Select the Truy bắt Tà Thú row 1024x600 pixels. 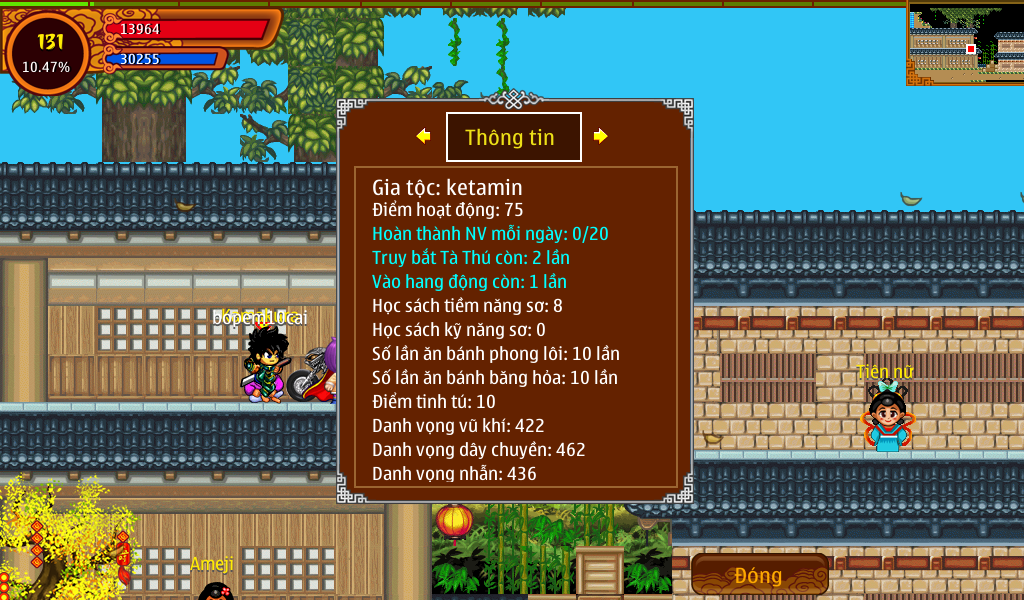[471, 258]
